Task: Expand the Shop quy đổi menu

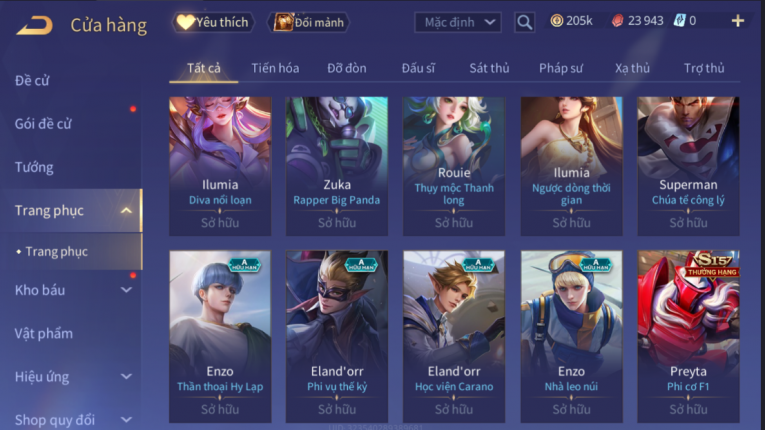Action: click(70, 419)
